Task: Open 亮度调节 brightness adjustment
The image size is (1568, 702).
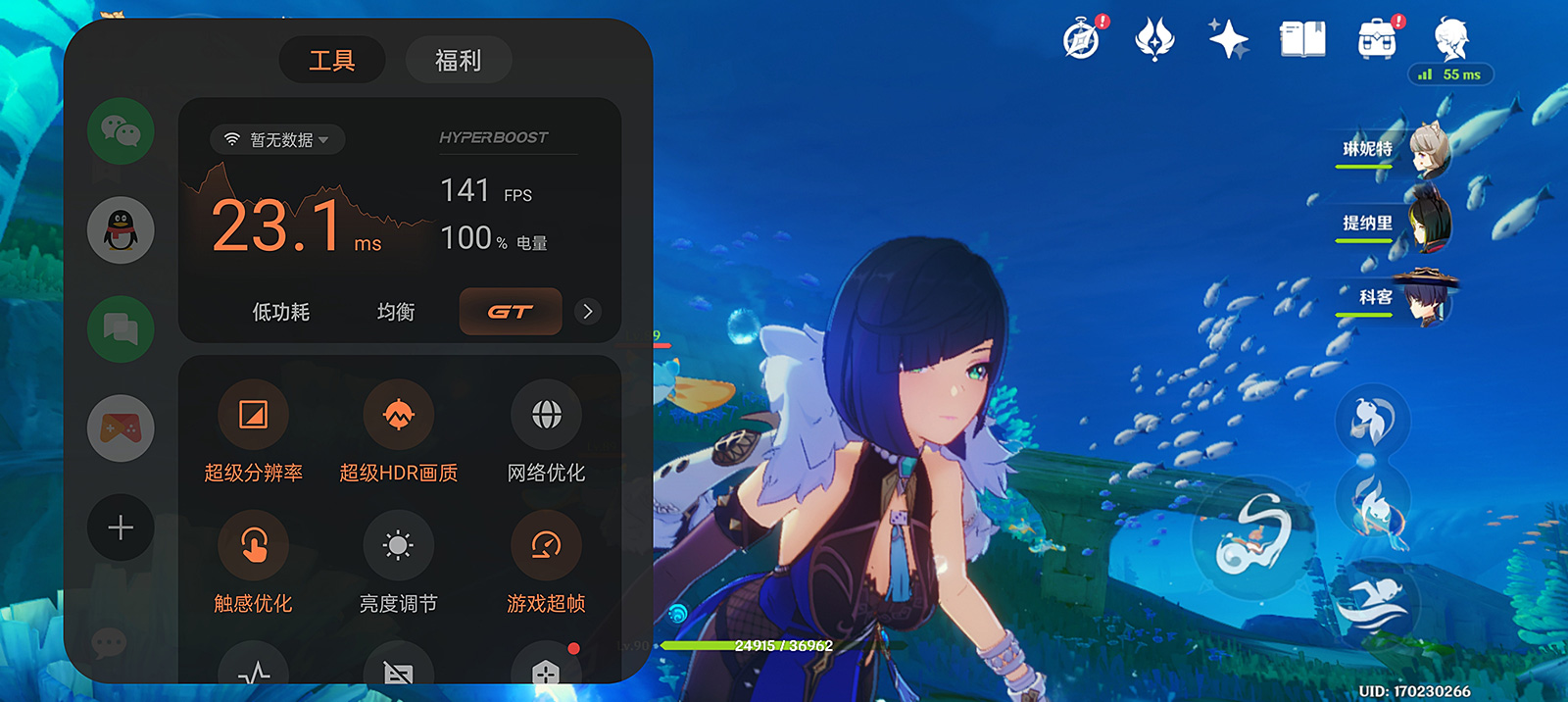Action: coord(398,545)
